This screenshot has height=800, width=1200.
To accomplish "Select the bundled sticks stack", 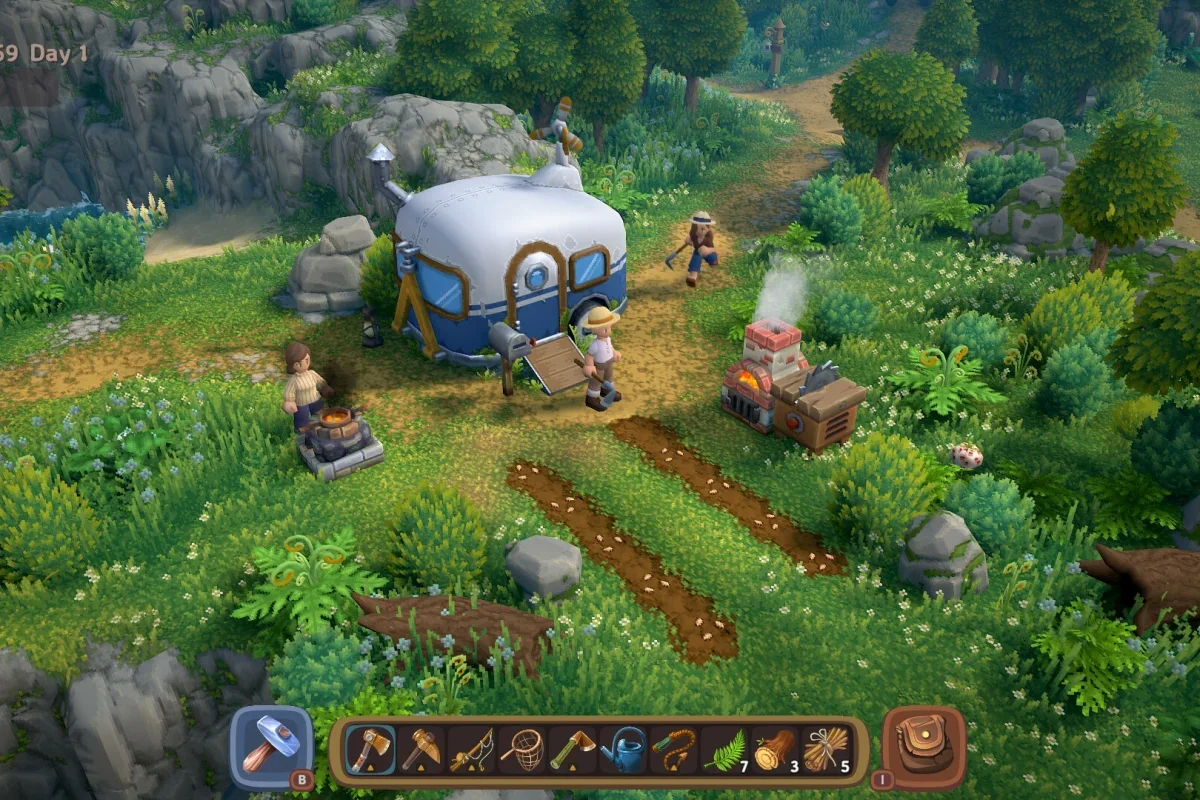I will pos(826,750).
